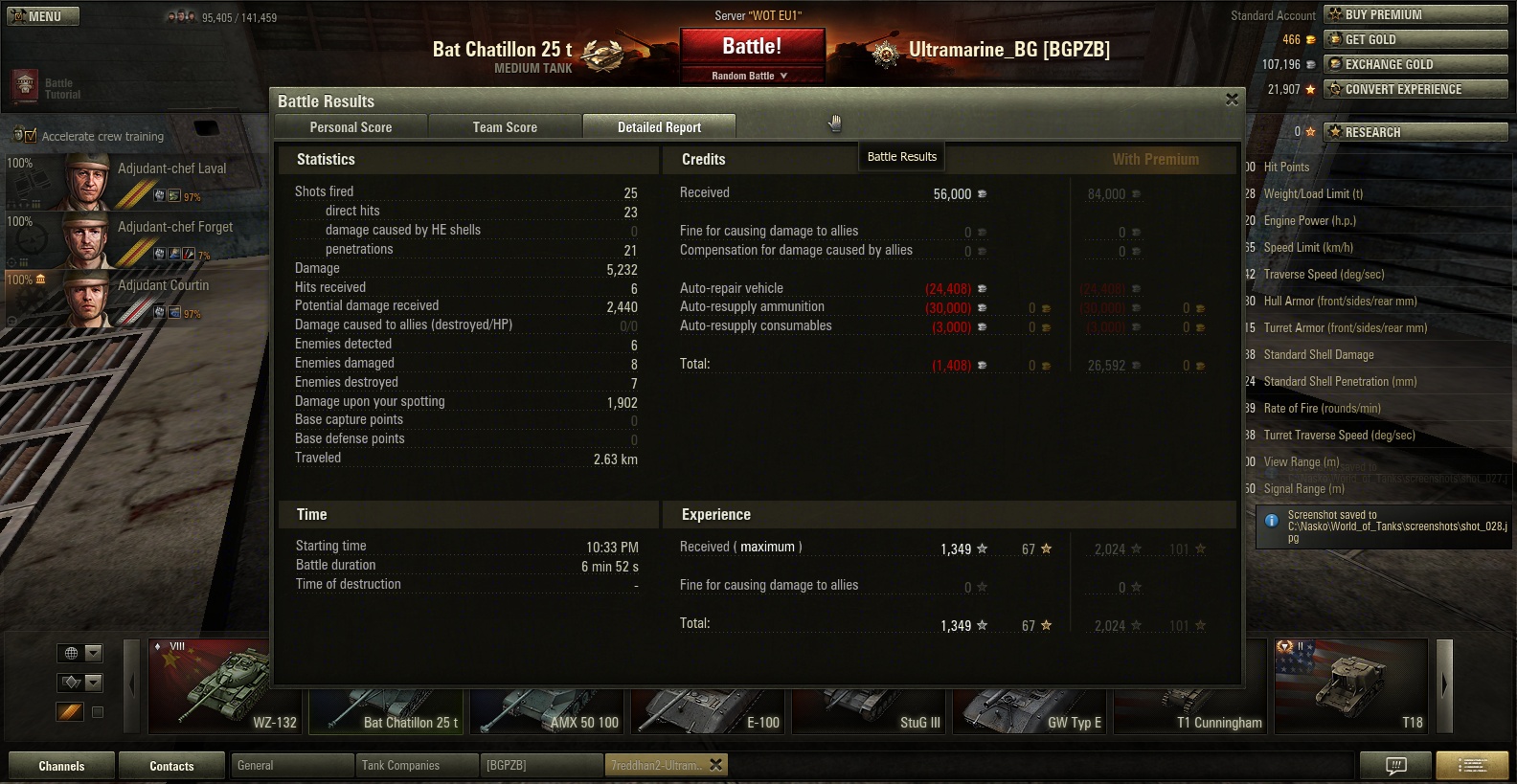The height and width of the screenshot is (784, 1517).
Task: Open the Channels list
Action: point(61,766)
